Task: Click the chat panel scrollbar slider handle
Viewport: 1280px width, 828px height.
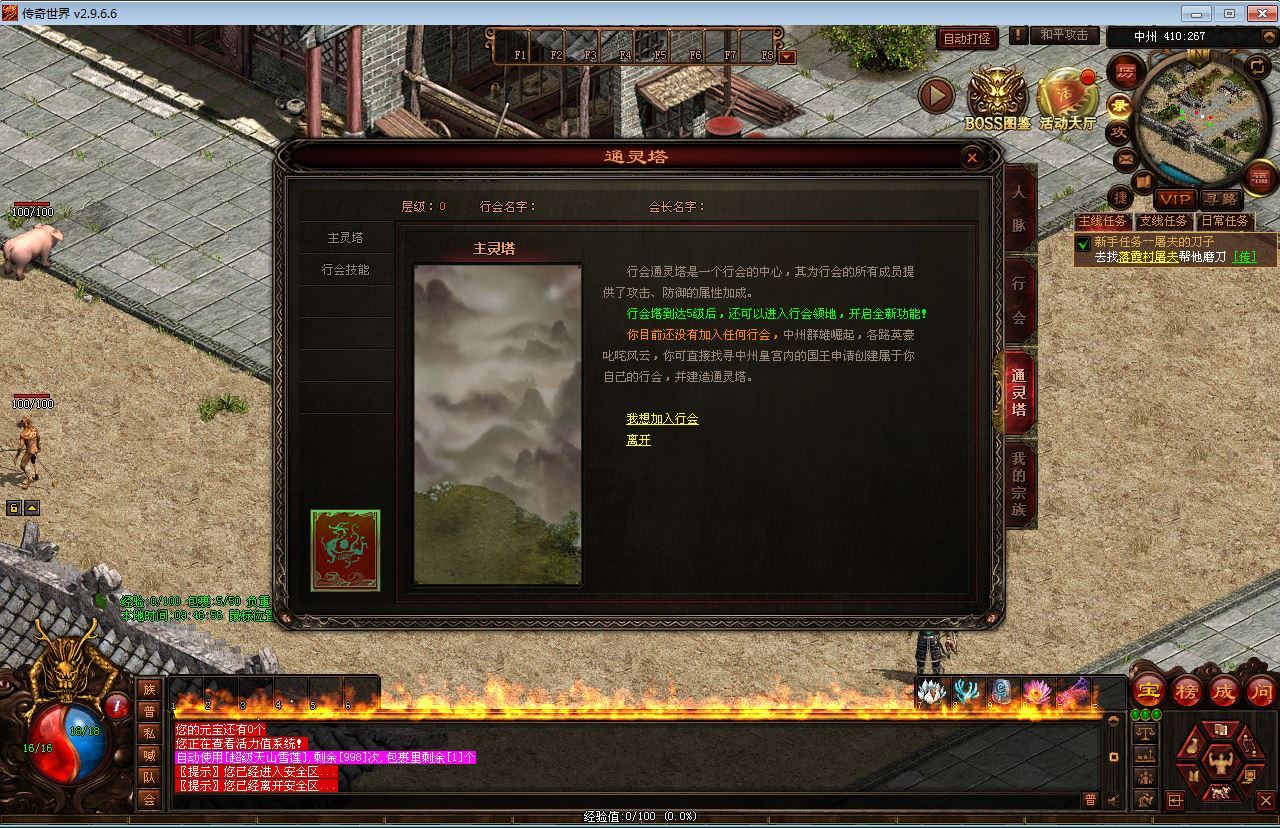Action: (x=1114, y=757)
